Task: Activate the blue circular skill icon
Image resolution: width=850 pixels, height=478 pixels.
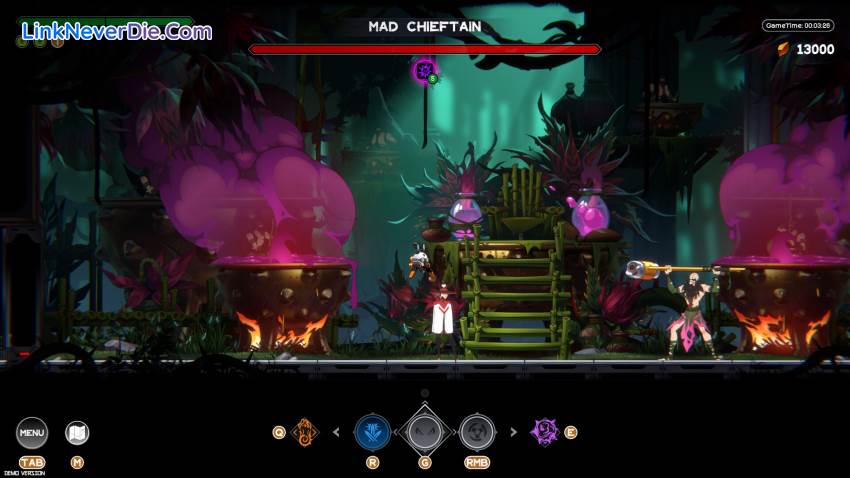Action: pos(372,432)
